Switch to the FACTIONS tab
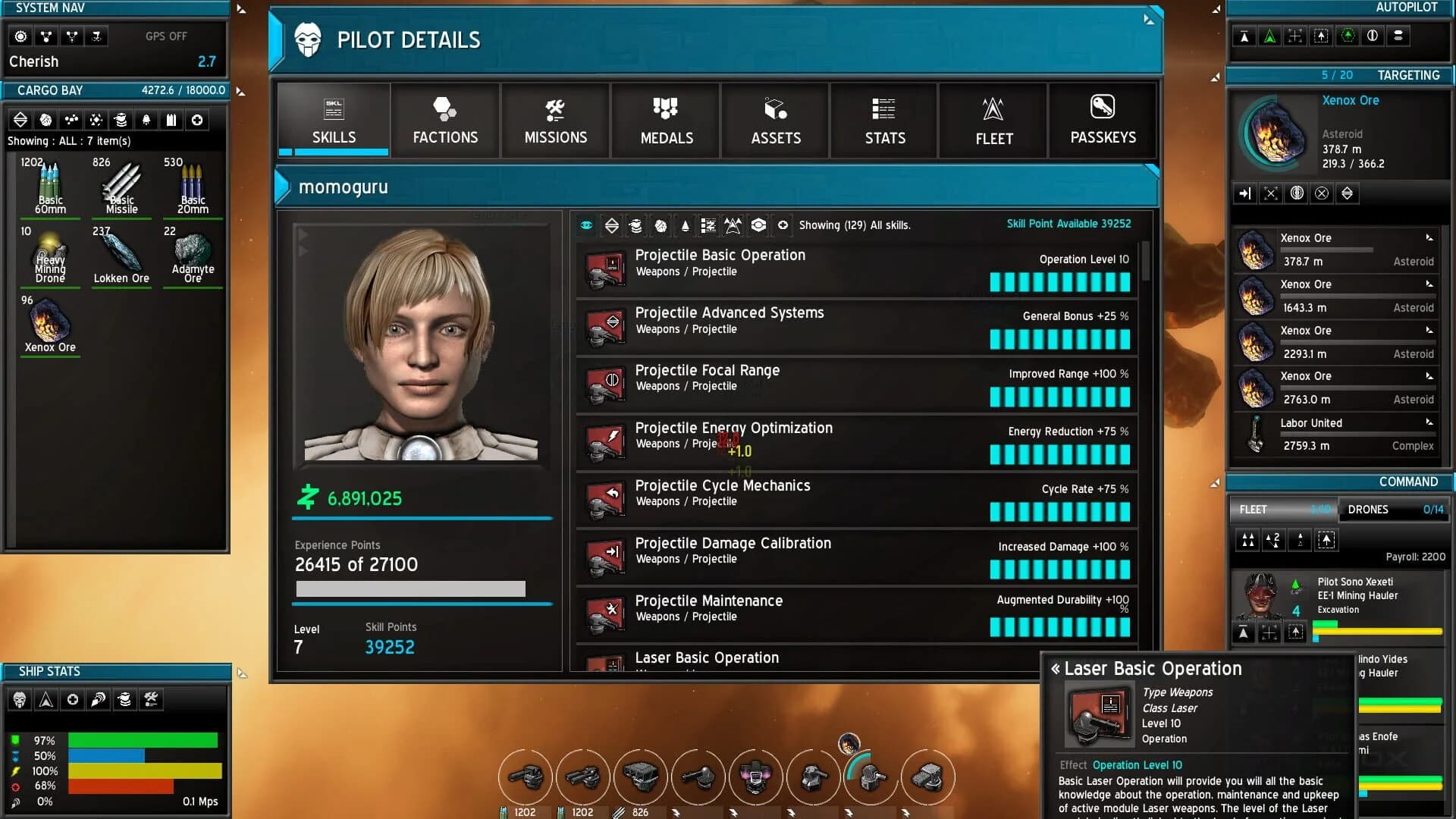Viewport: 1456px width, 819px height. (445, 121)
